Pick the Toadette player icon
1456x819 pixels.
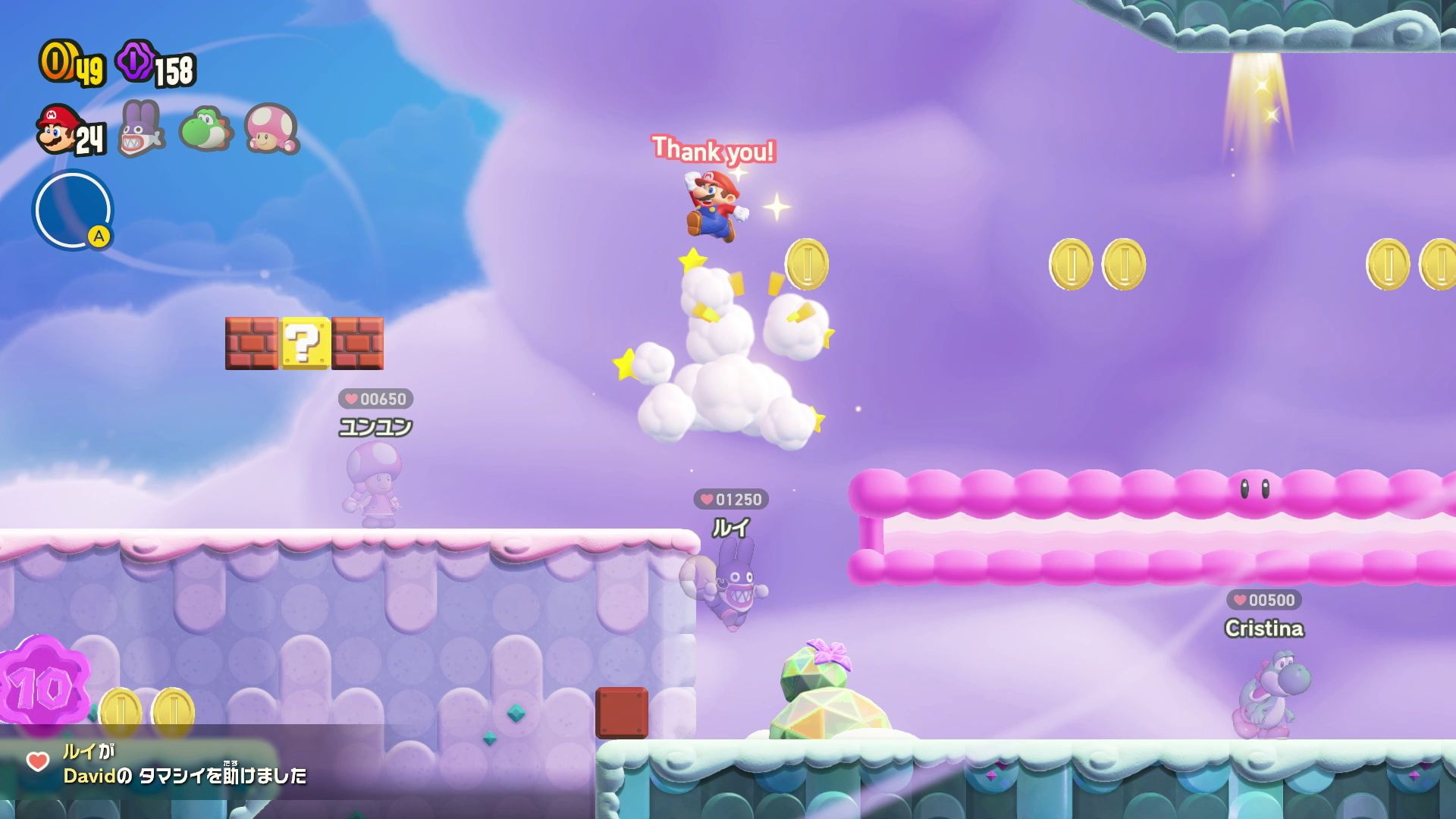pyautogui.click(x=271, y=129)
